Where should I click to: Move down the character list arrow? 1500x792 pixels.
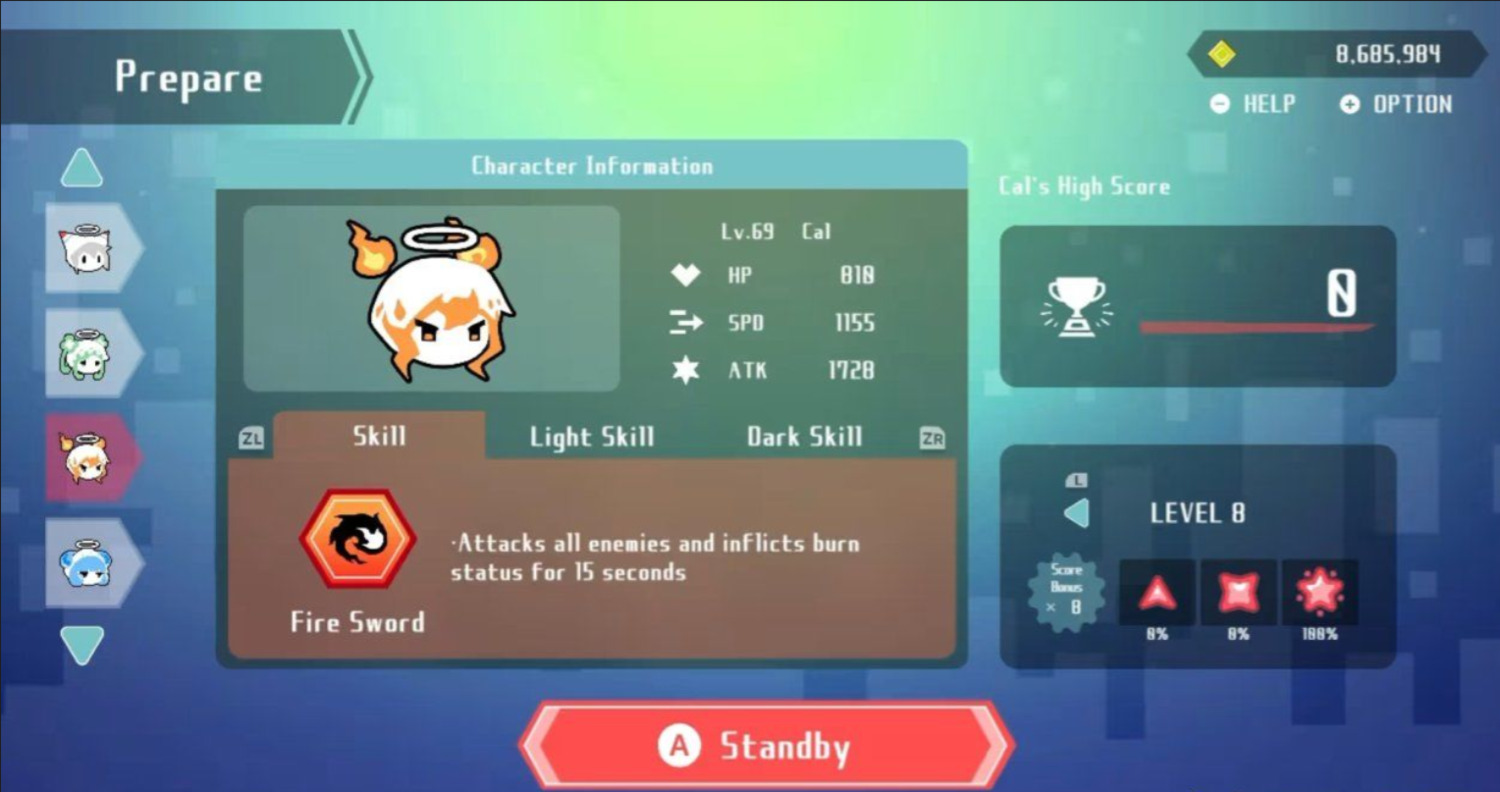pos(82,645)
